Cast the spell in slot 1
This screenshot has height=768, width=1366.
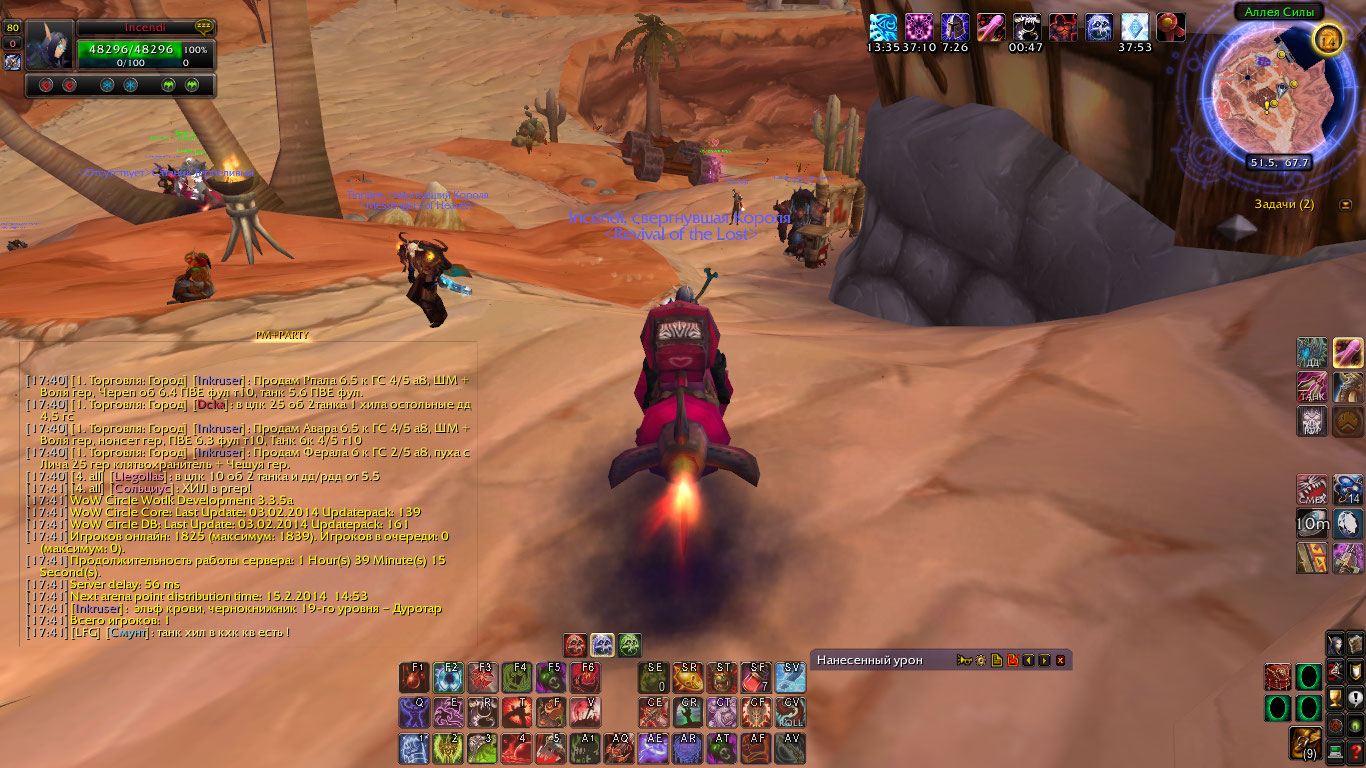tap(414, 748)
